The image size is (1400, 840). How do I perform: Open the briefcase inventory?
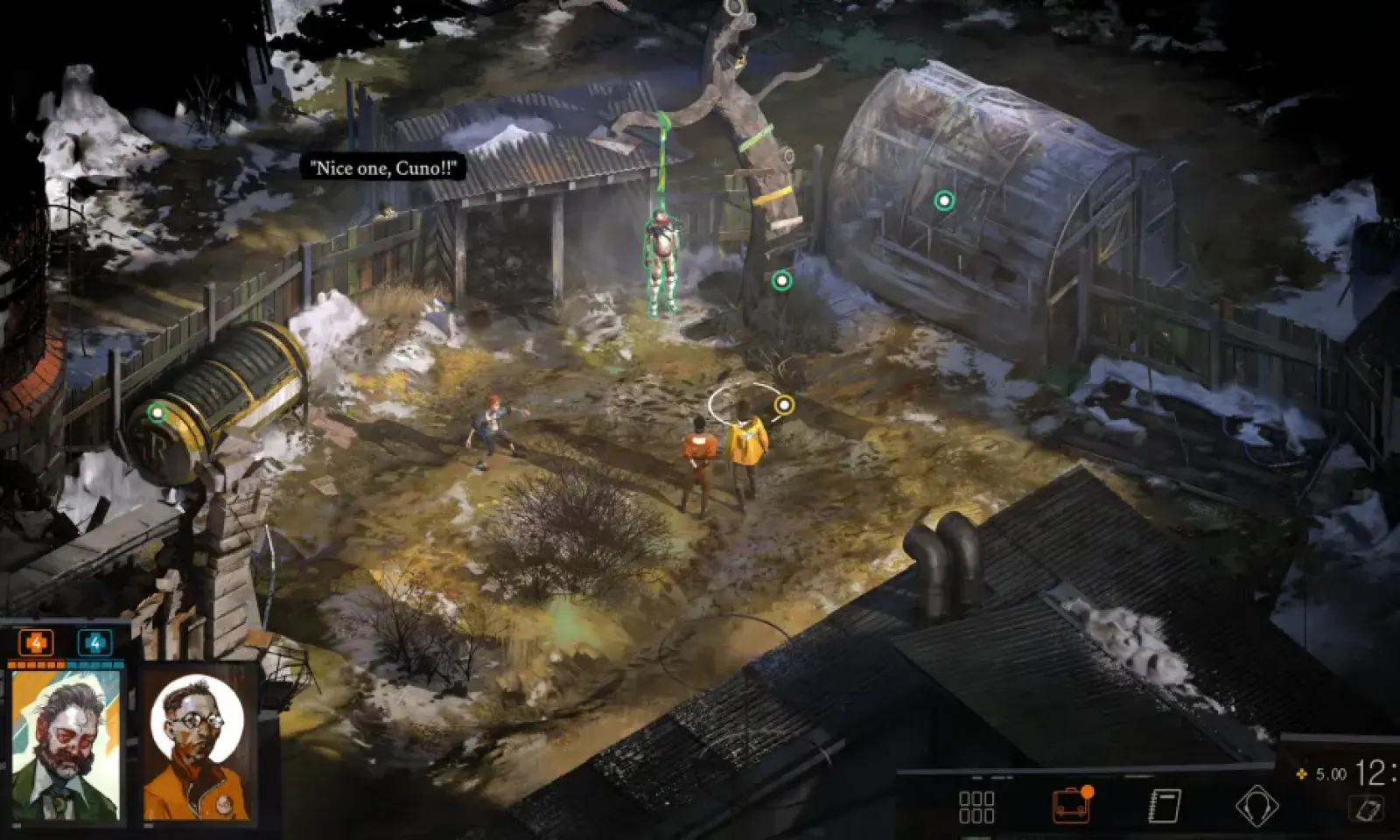[x=1071, y=805]
